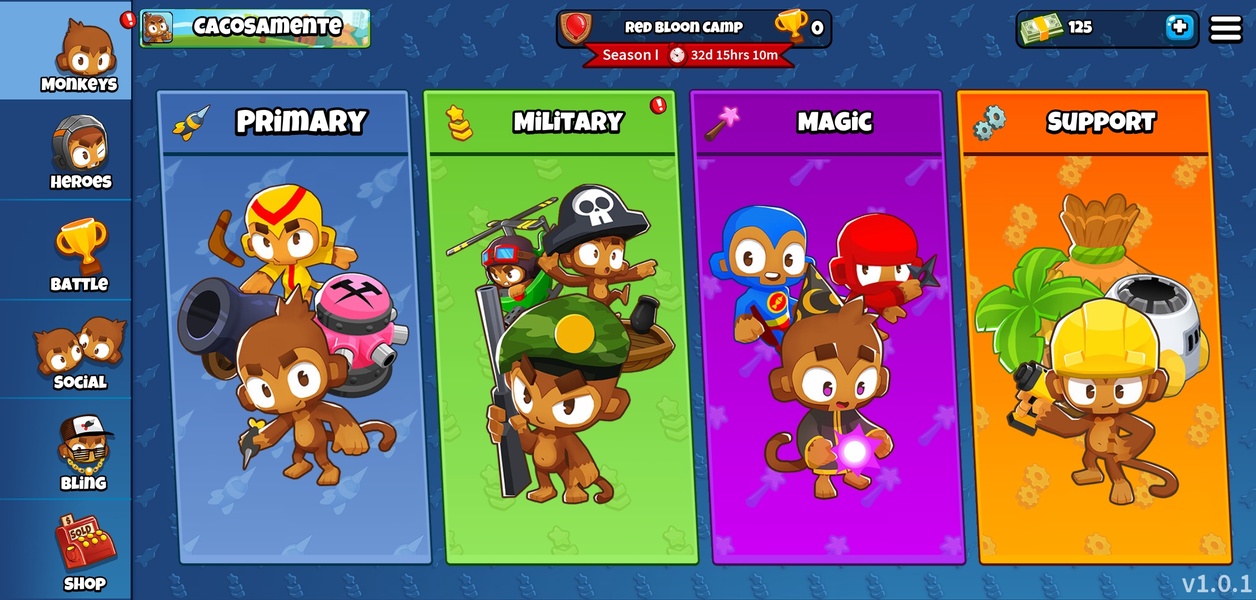The width and height of the screenshot is (1256, 600).
Task: Go to the Battle section
Action: 80,255
